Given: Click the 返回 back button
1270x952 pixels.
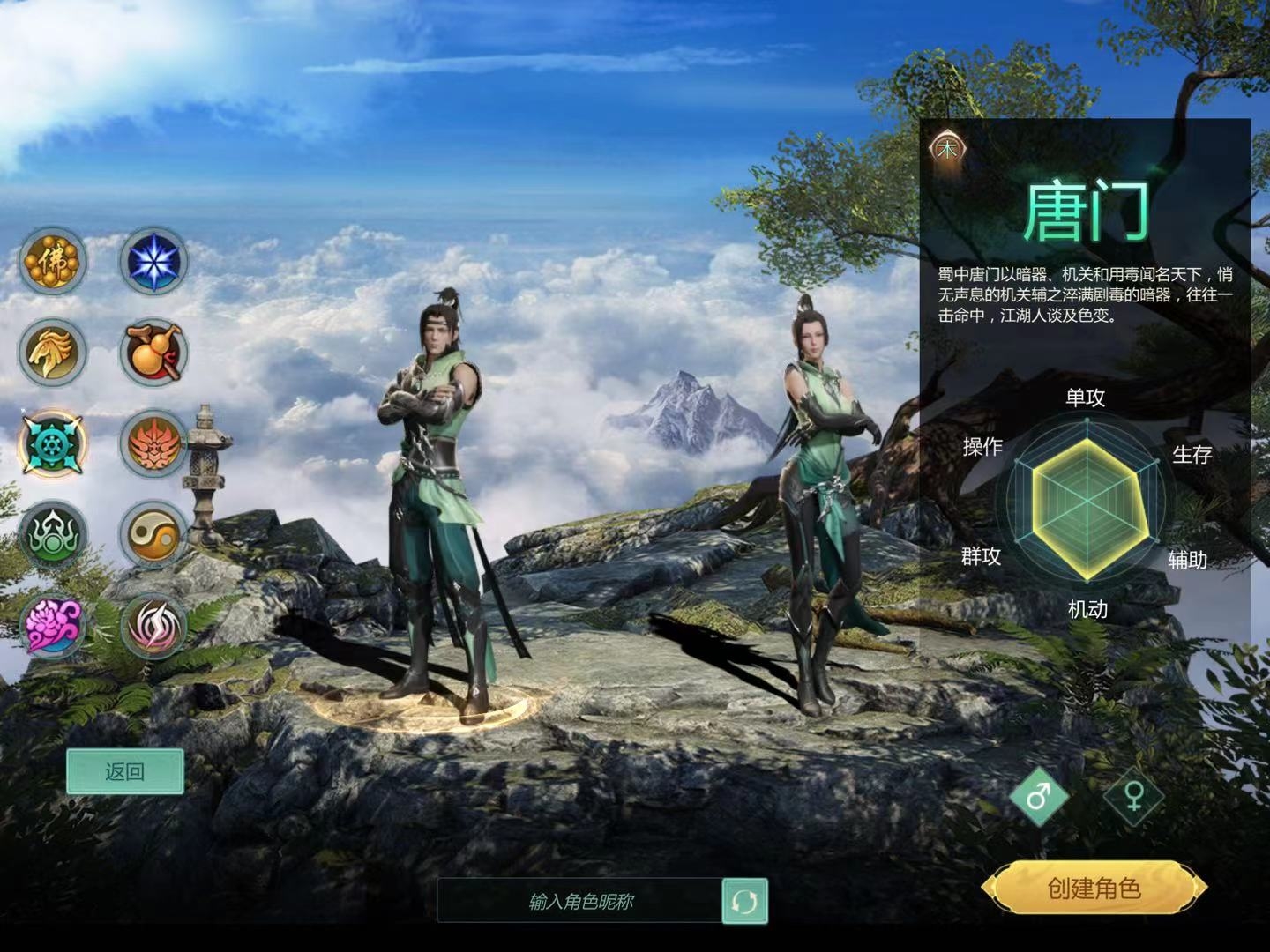Looking at the screenshot, I should [x=125, y=772].
